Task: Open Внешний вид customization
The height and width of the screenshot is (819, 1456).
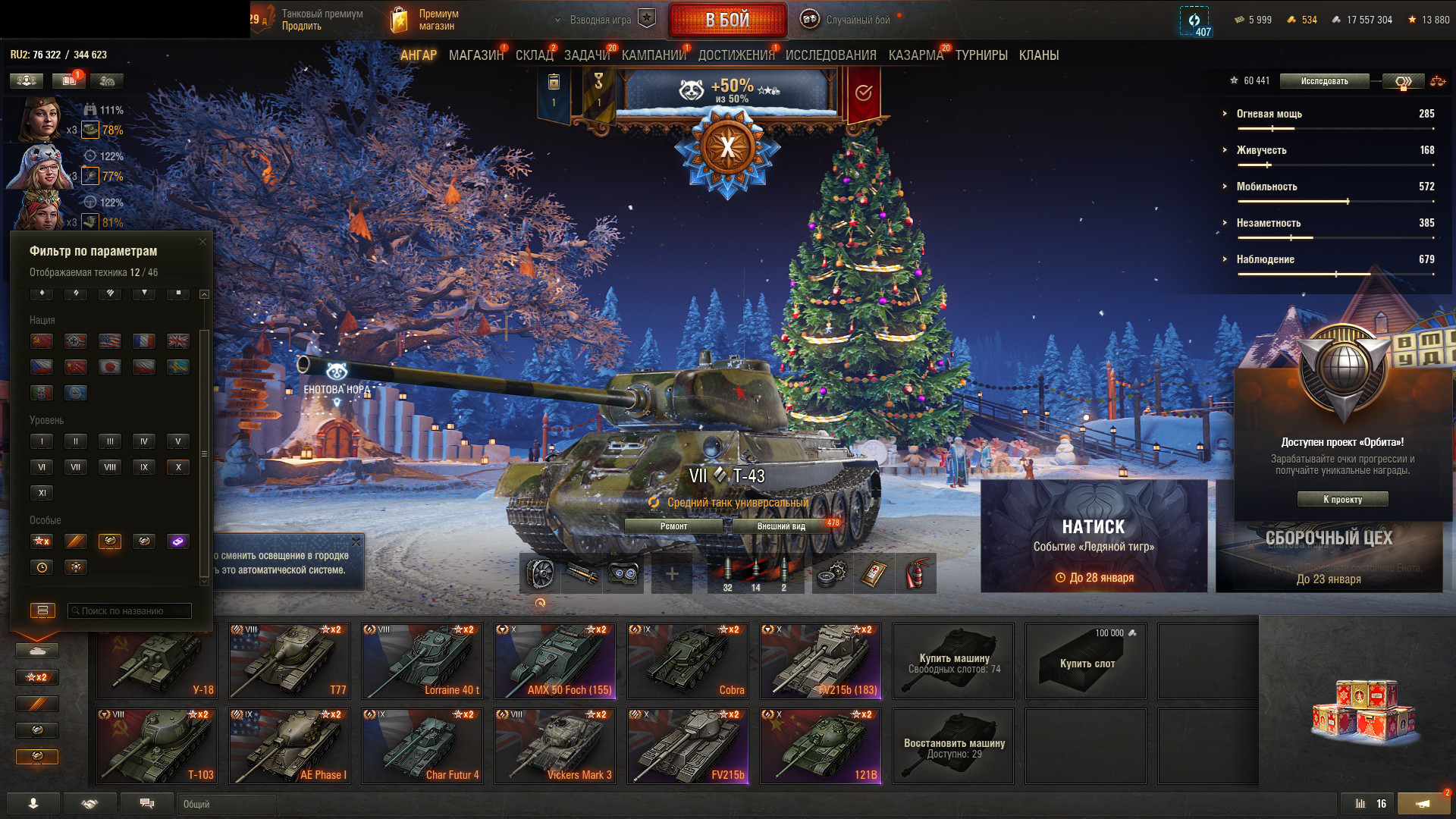Action: tap(781, 526)
